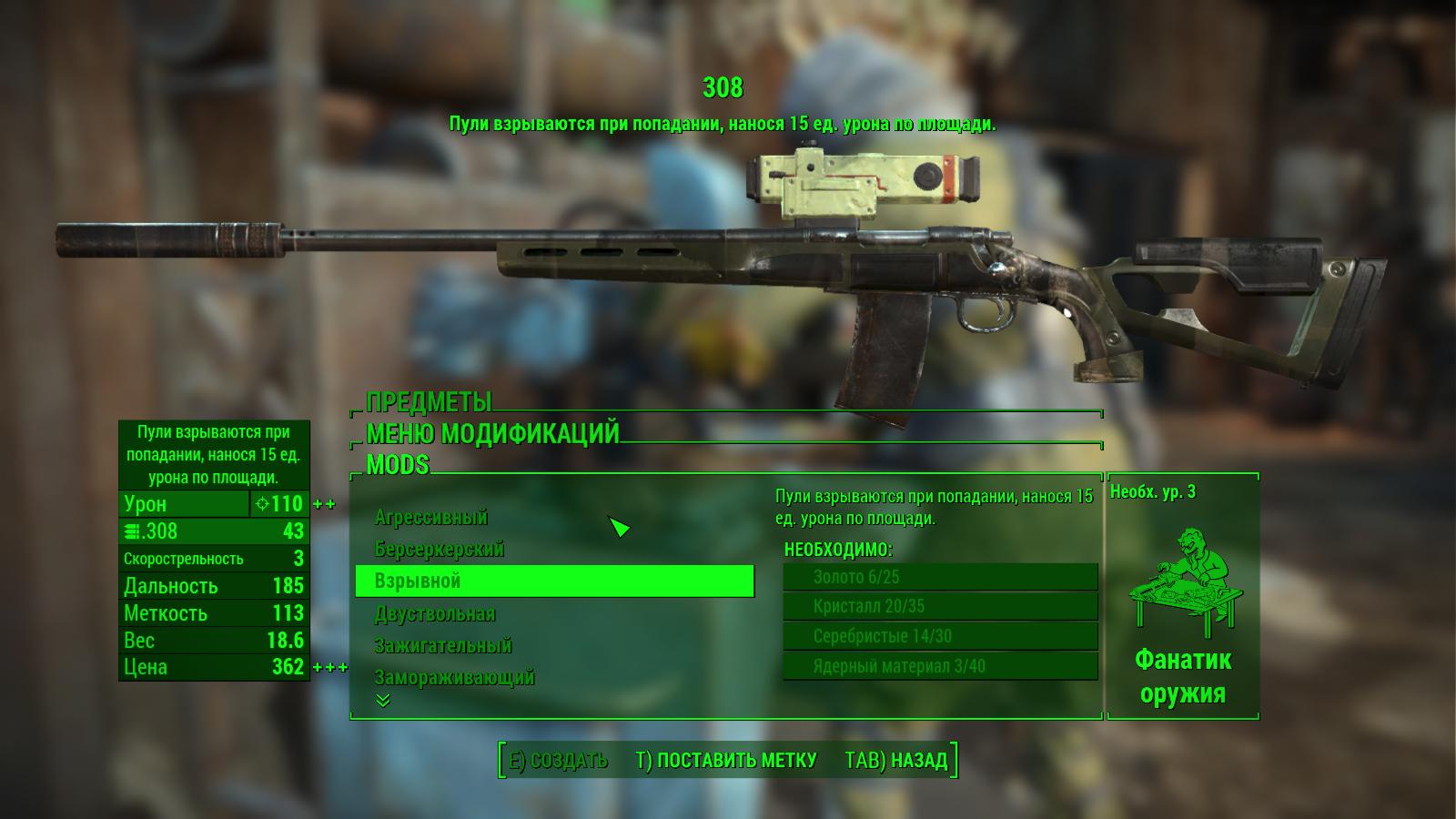
Task: Select the Замораживающий mod
Action: [454, 678]
